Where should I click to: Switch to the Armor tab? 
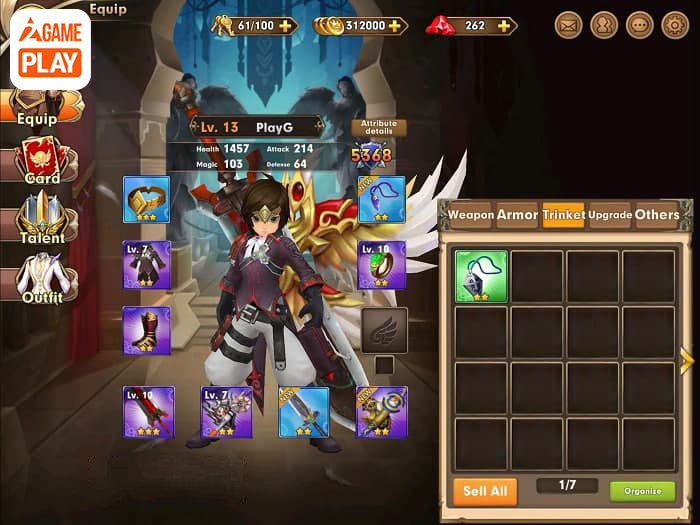[517, 215]
